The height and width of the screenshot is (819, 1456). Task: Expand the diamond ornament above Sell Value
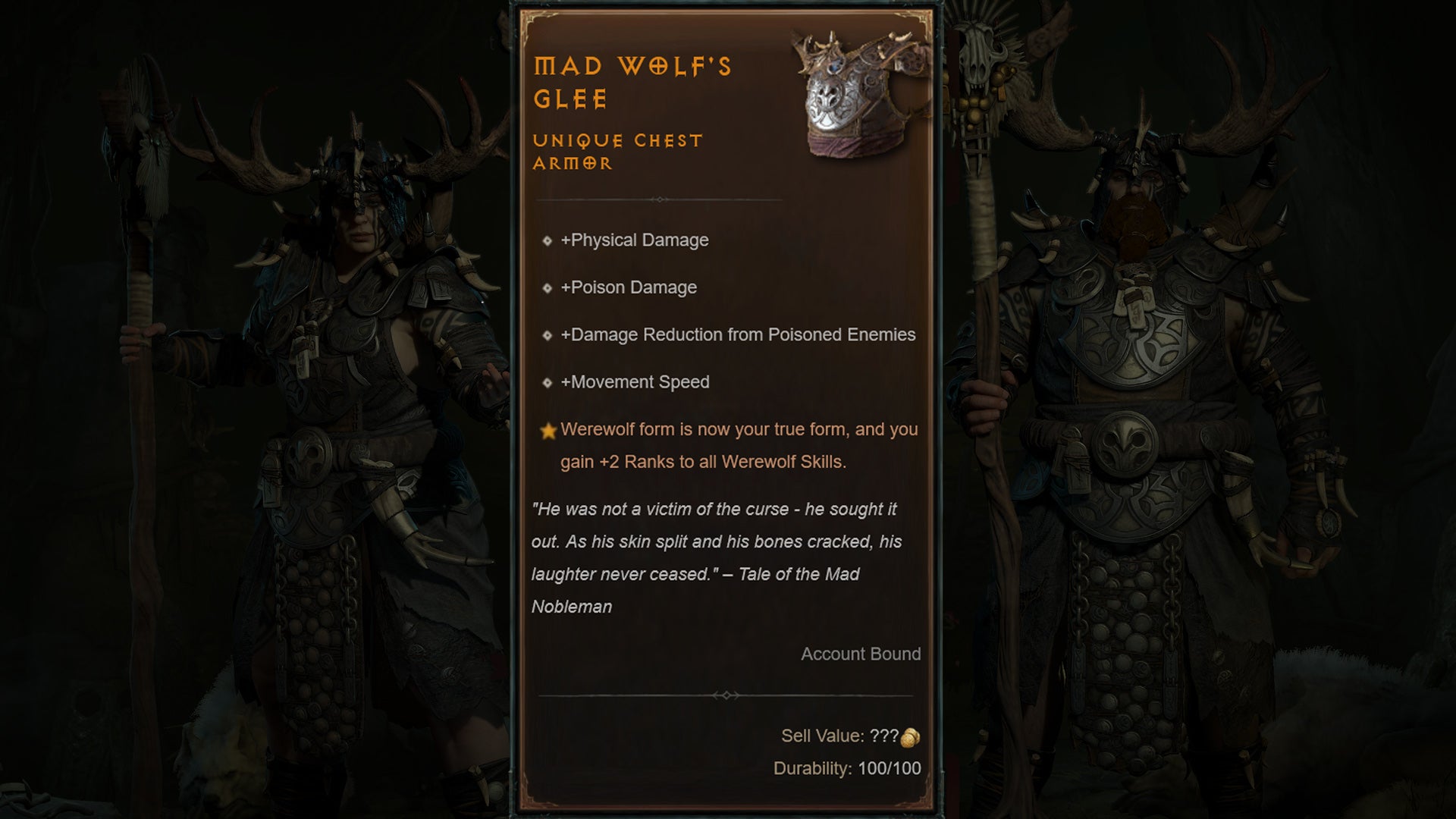726,695
